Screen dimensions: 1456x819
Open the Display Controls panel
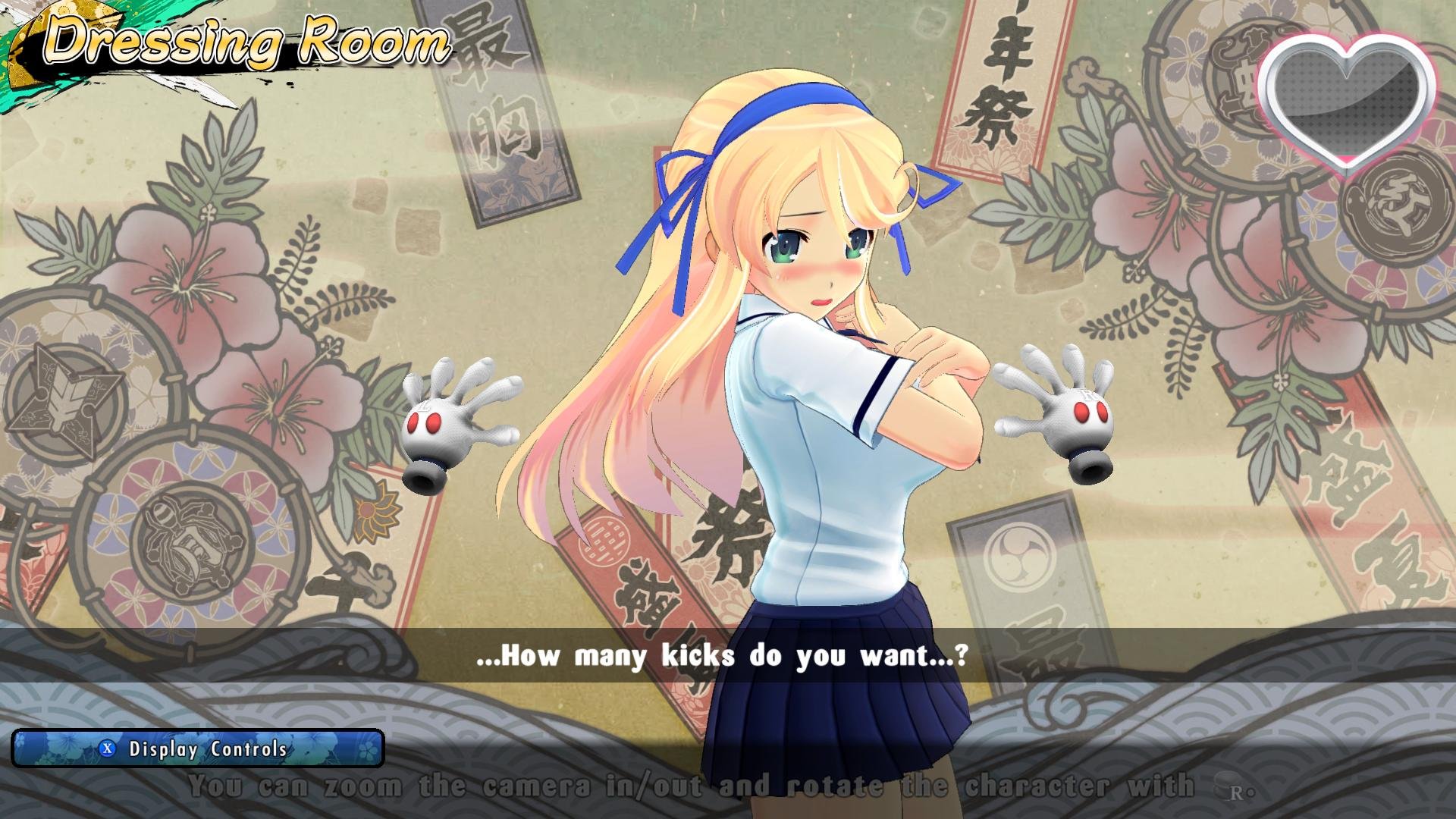197,749
